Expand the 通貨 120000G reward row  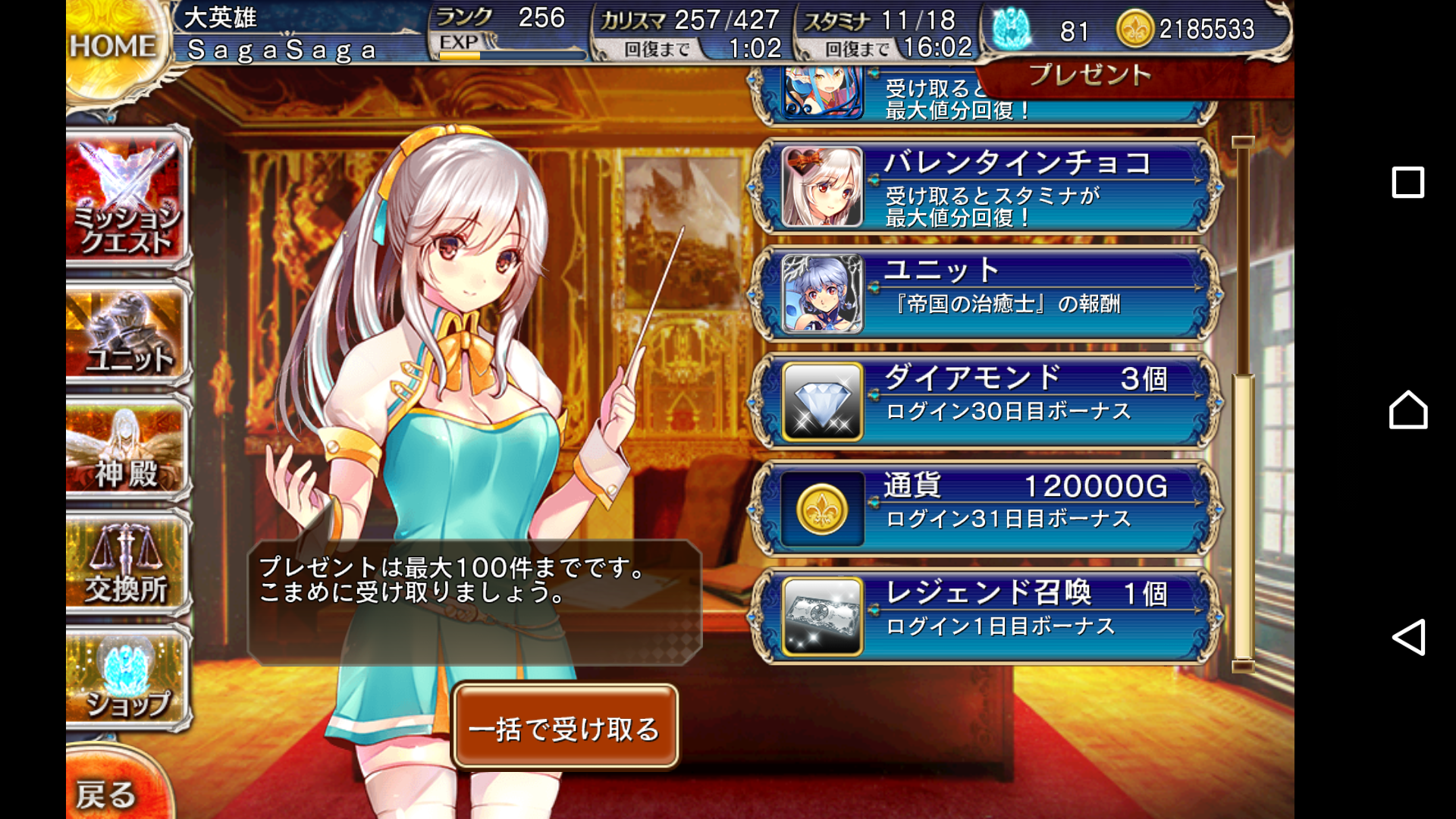pyautogui.click(x=986, y=504)
